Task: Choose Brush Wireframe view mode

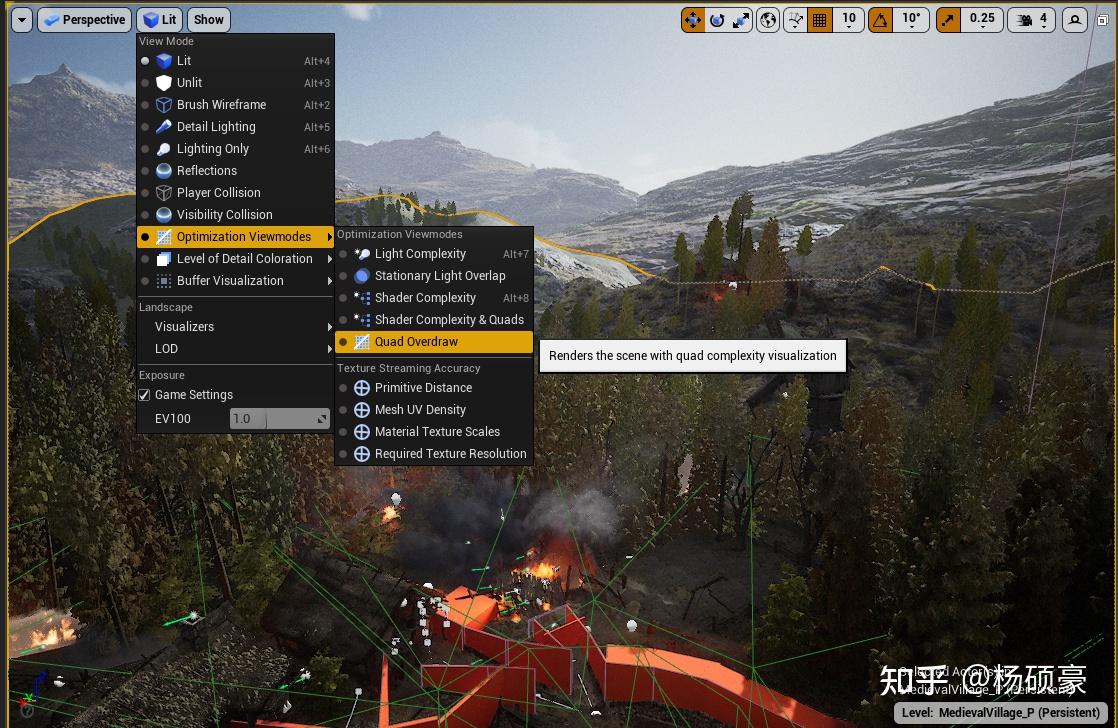Action: [221, 105]
